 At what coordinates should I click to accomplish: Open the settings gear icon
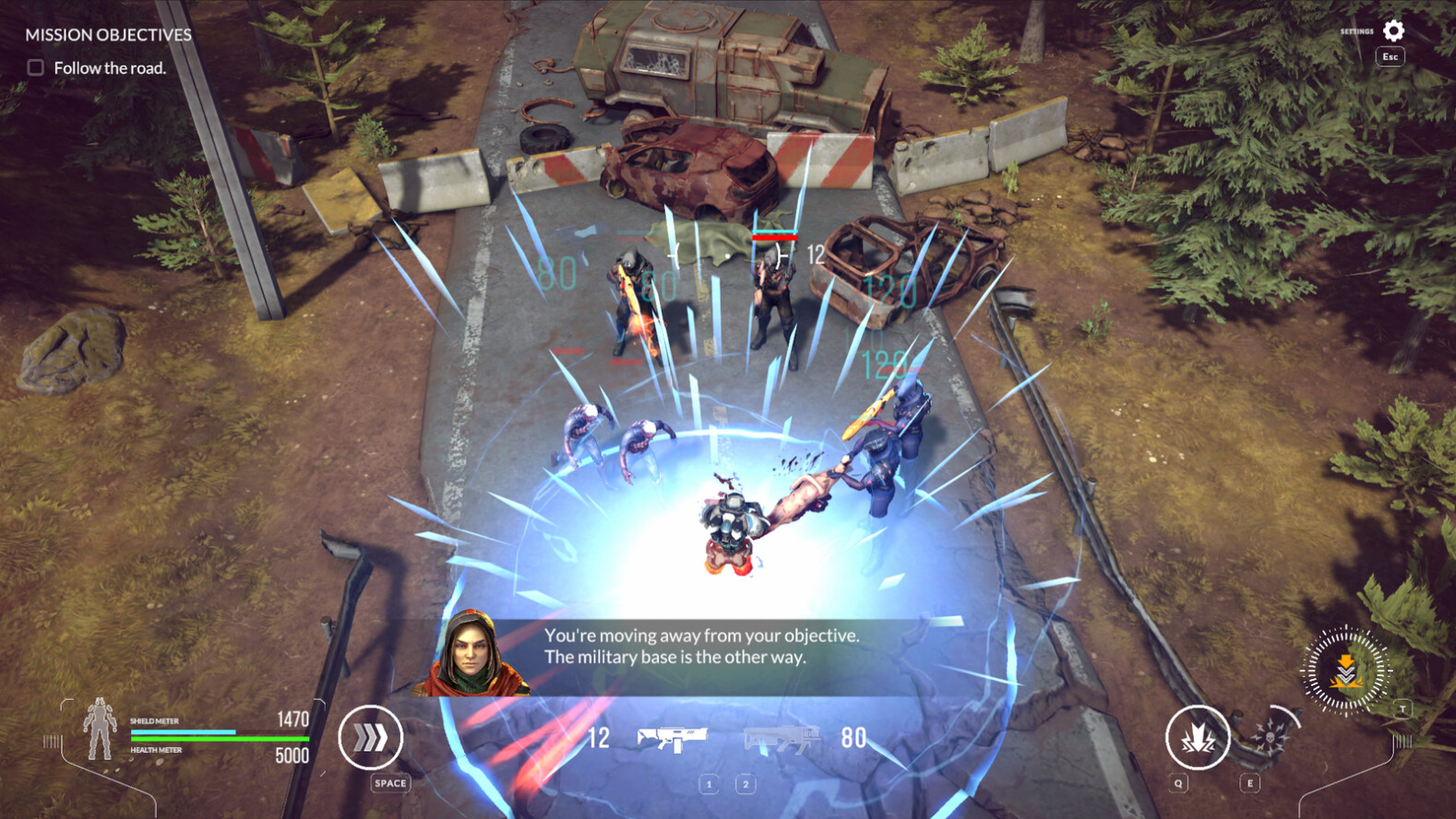click(x=1393, y=29)
